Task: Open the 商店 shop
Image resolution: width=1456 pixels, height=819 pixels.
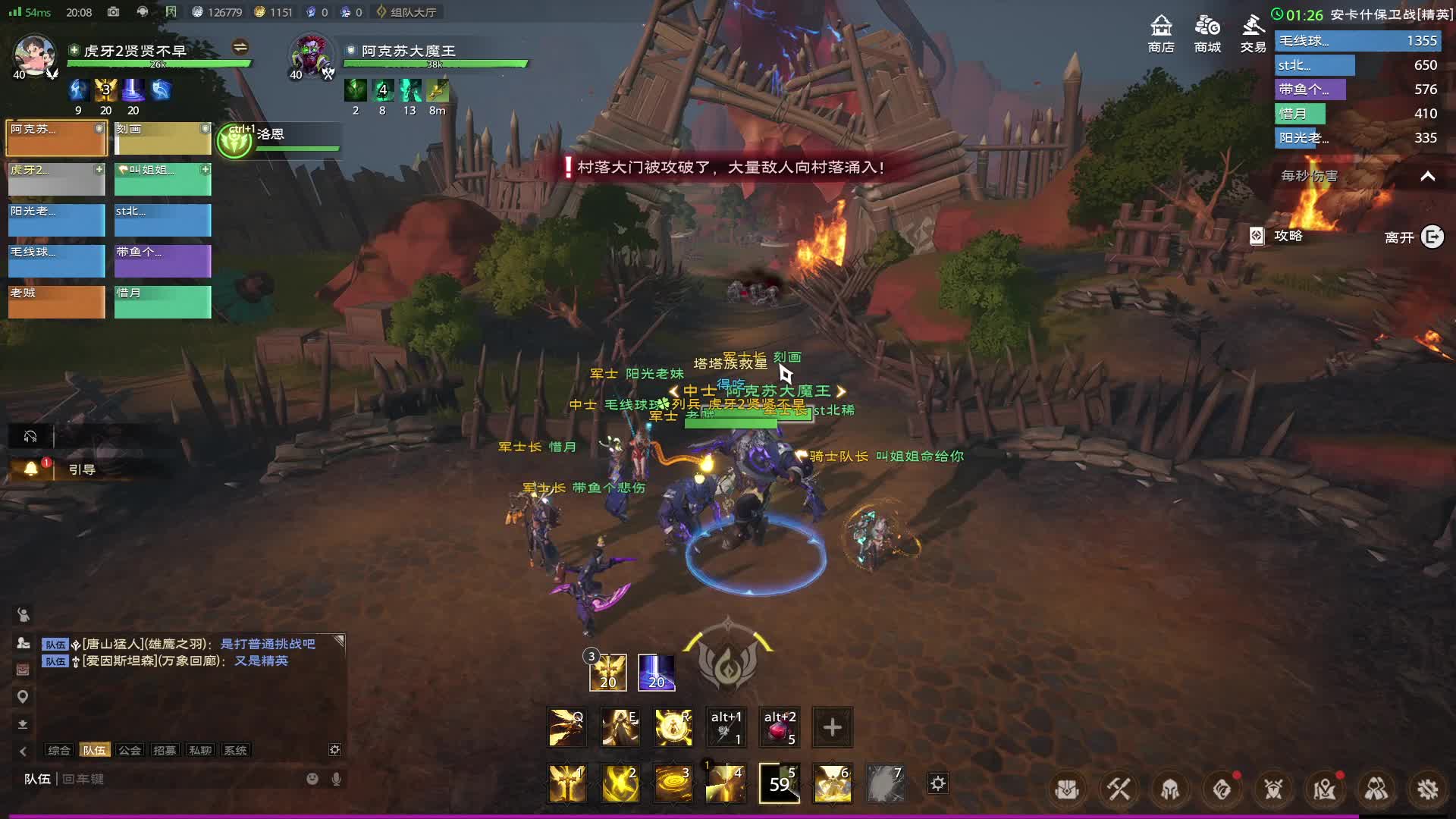Action: pyautogui.click(x=1161, y=33)
